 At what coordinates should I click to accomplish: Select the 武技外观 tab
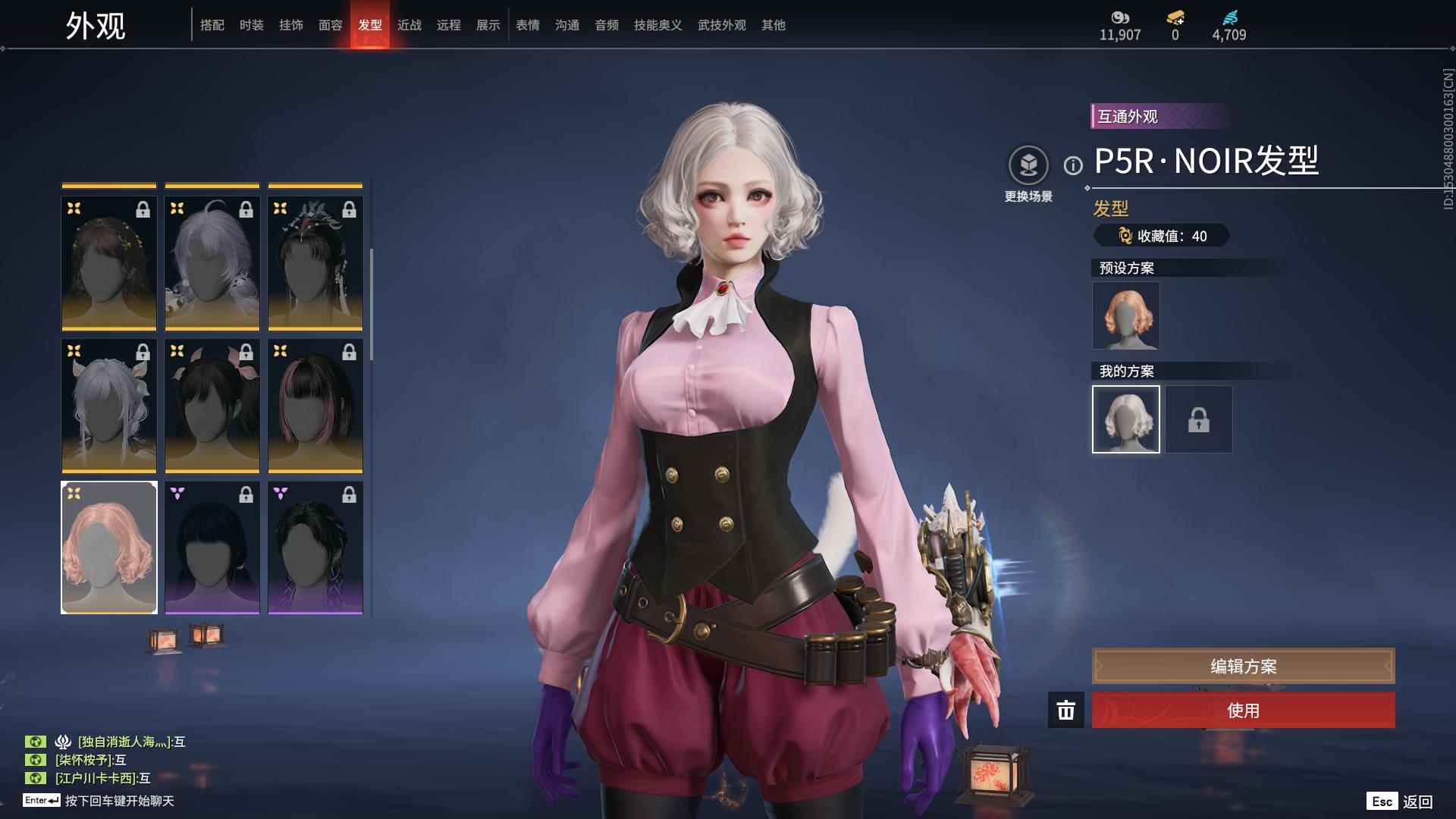click(x=721, y=25)
